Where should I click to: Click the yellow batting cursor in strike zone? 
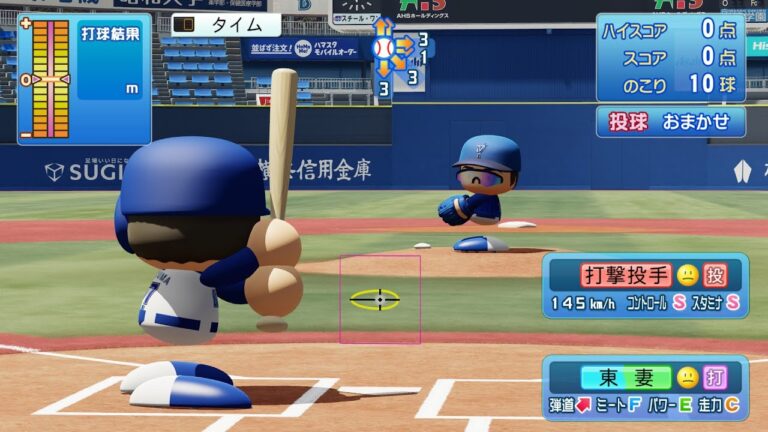[375, 299]
